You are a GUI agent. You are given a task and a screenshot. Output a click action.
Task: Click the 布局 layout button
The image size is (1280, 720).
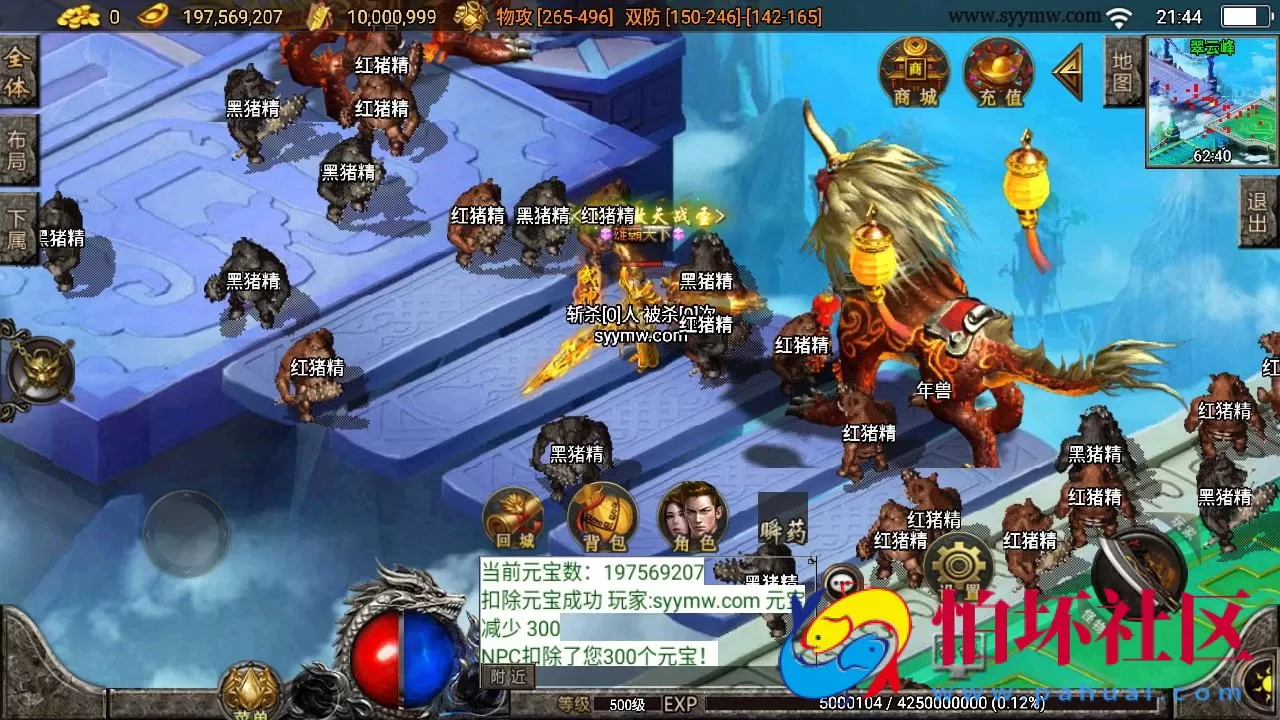click(17, 148)
